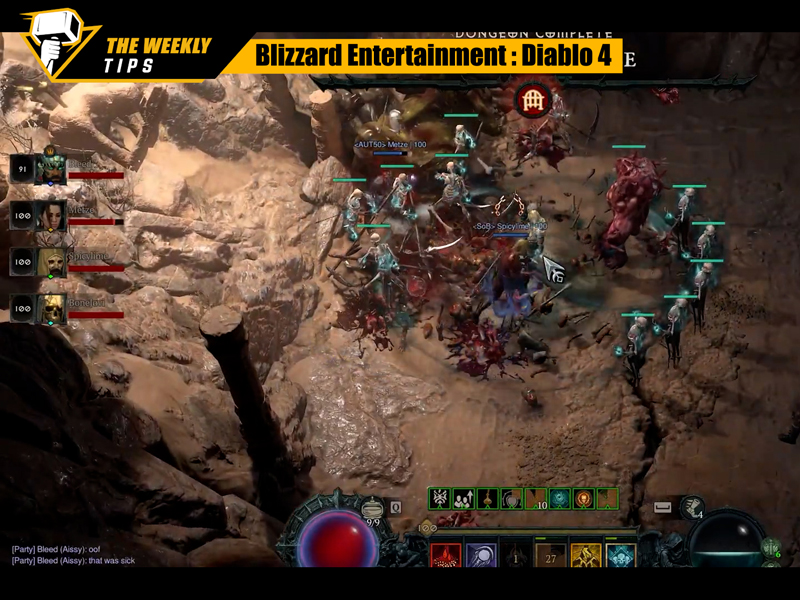The image size is (800, 600).
Task: Activate the red skill on the action bar
Action: [446, 558]
